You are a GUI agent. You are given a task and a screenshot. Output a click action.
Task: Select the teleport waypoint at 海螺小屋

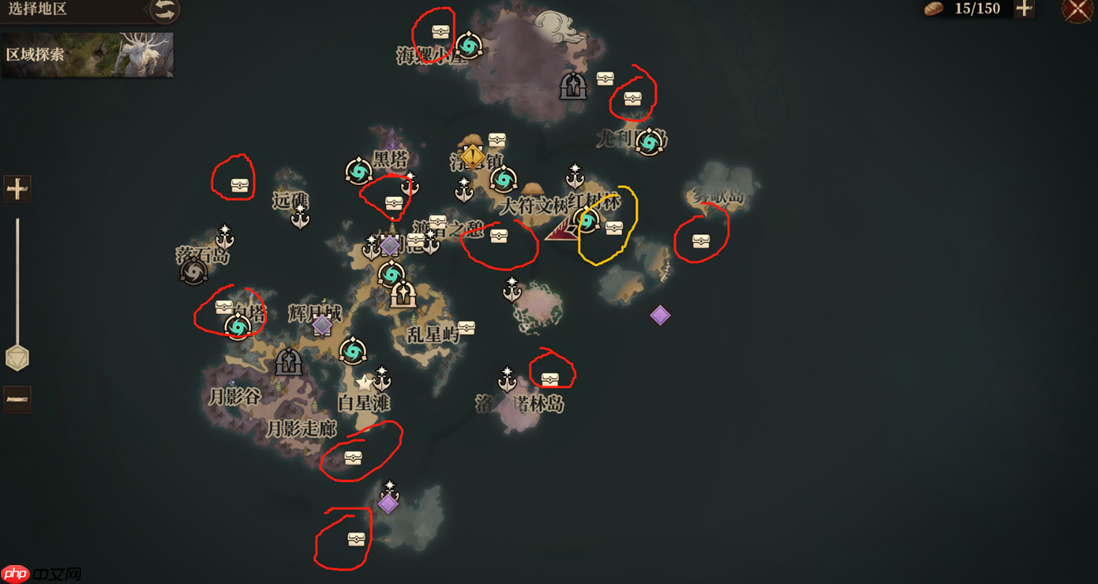point(468,45)
